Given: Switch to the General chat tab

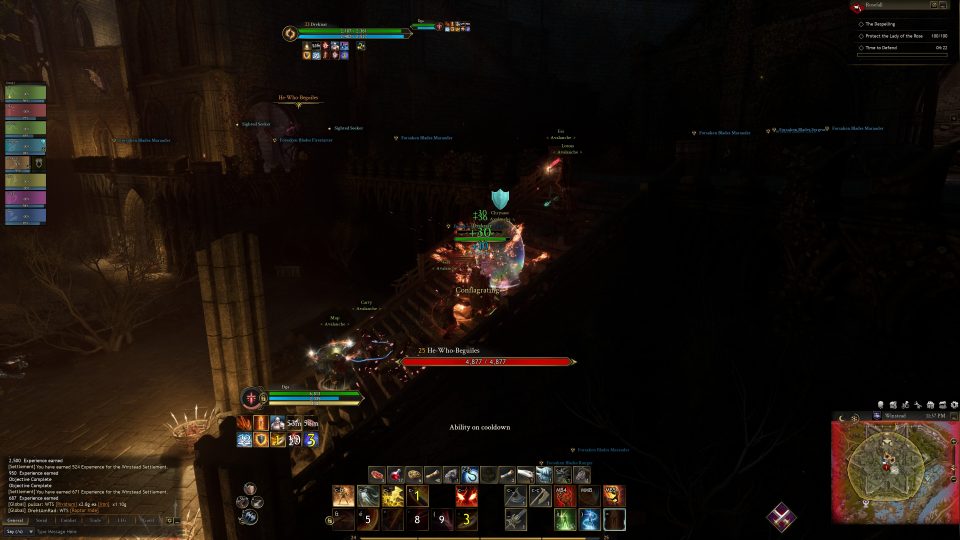Looking at the screenshot, I should [x=15, y=520].
